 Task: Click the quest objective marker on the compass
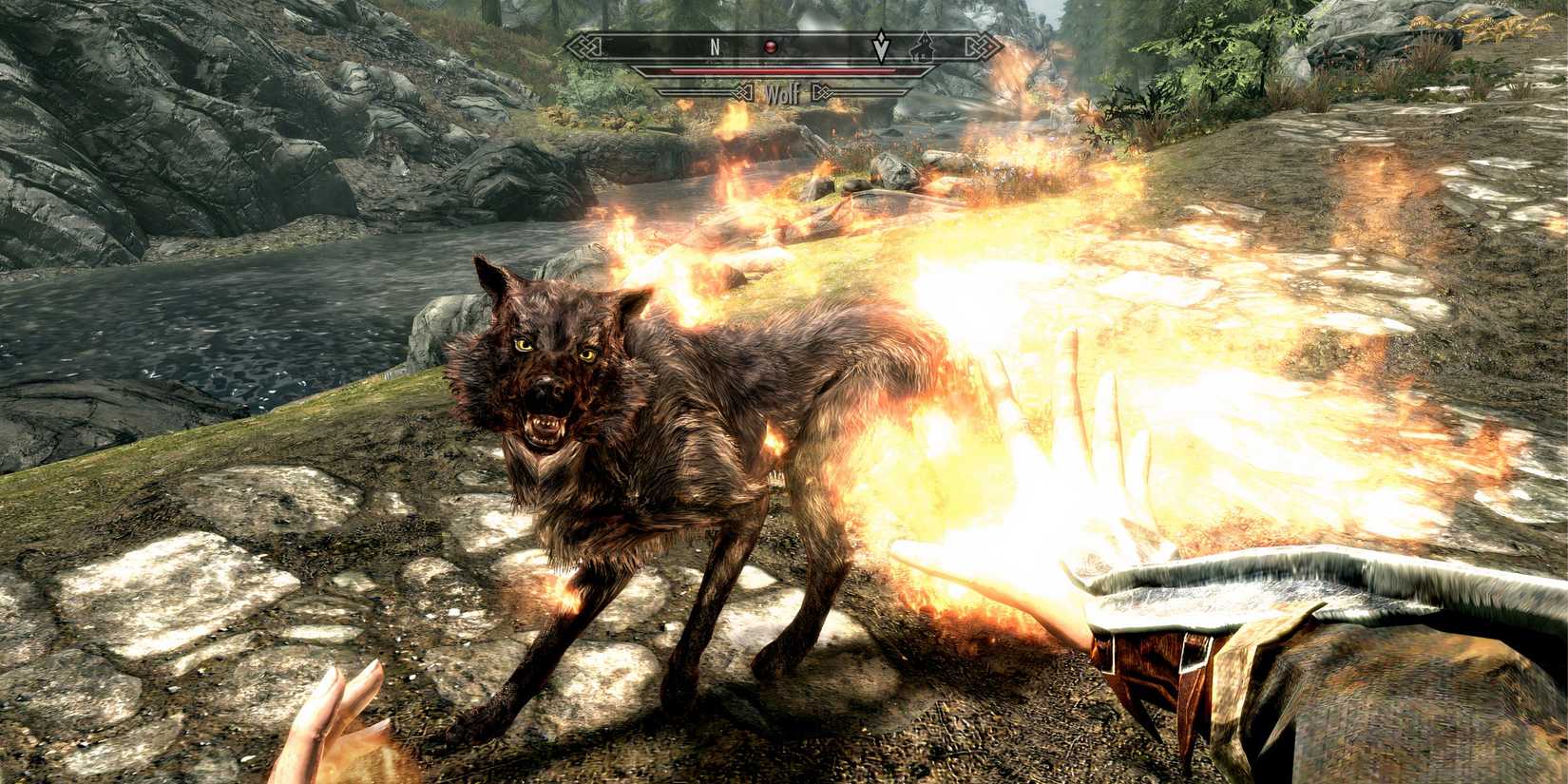click(x=881, y=45)
